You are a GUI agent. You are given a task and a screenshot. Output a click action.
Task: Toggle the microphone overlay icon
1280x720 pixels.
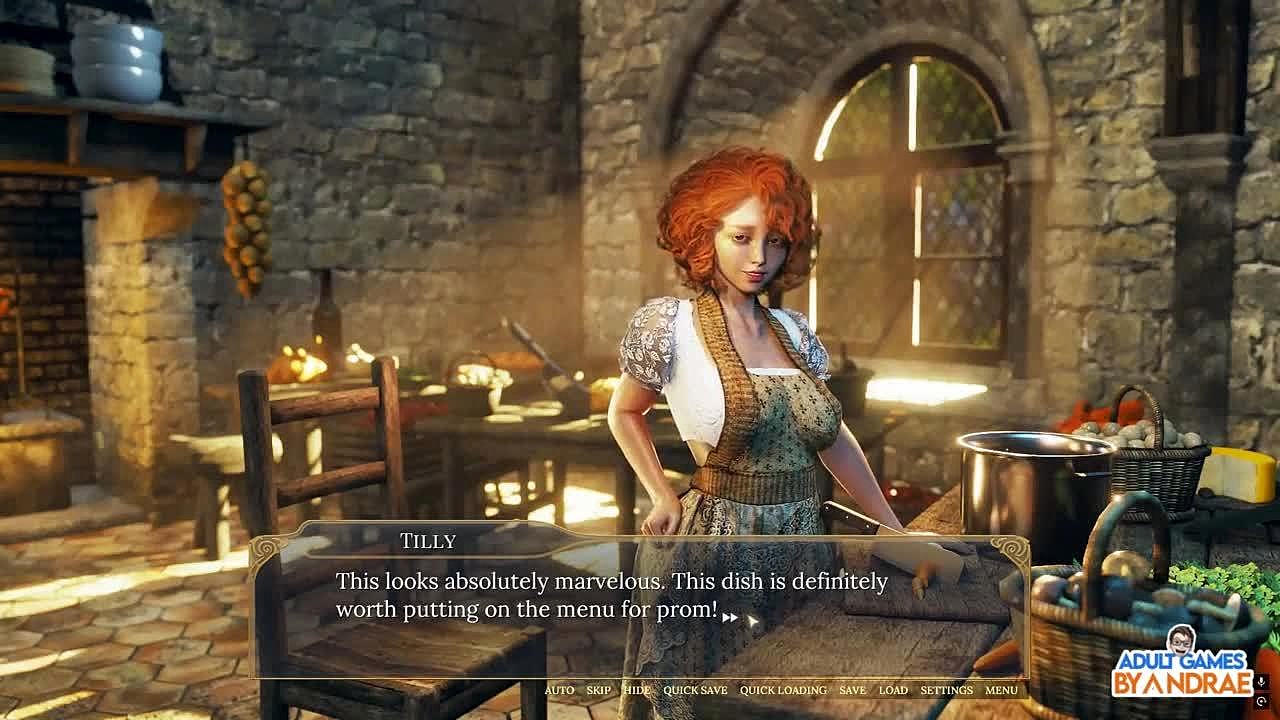(x=1261, y=682)
